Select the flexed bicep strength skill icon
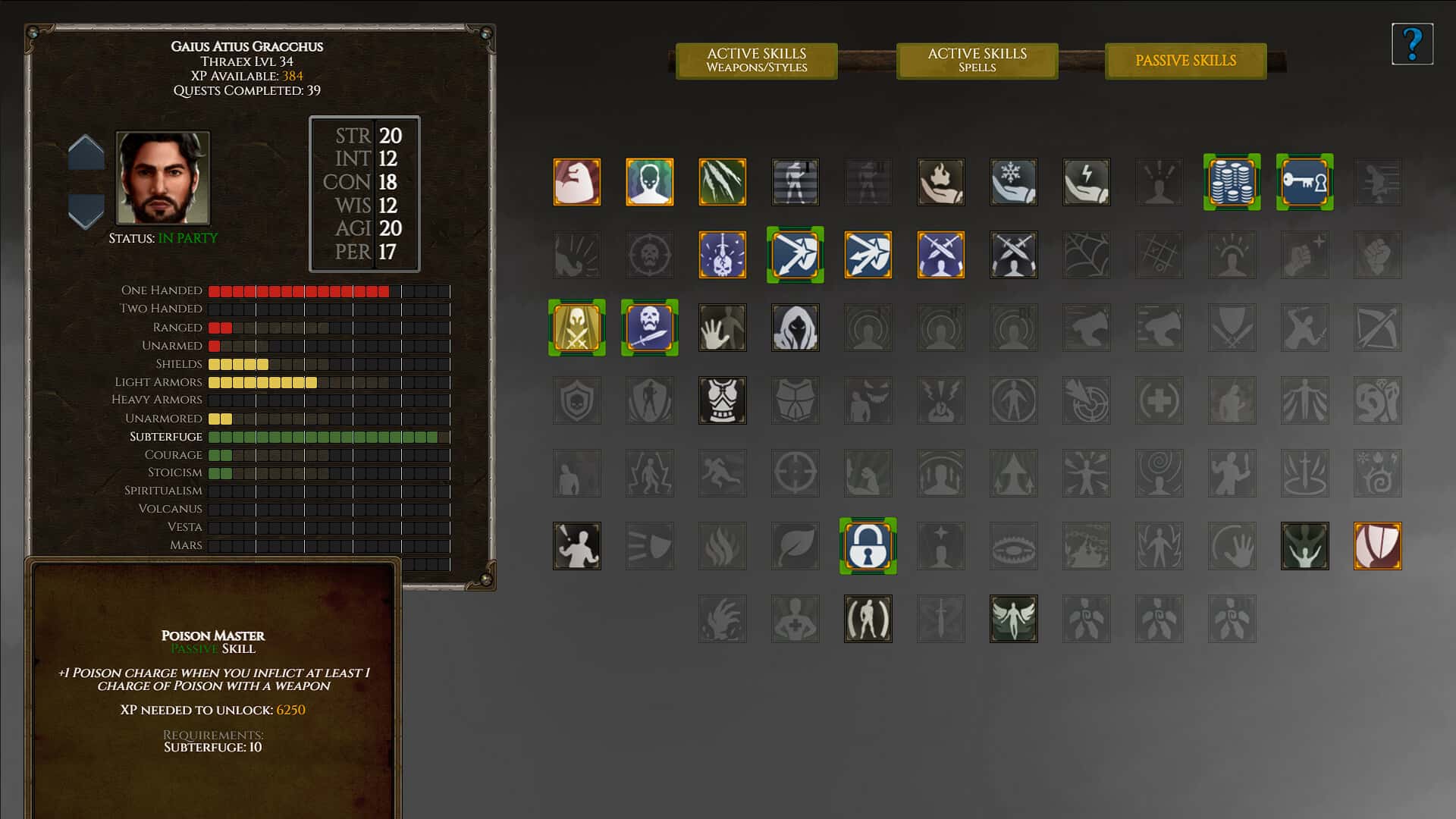1456x819 pixels. [x=576, y=182]
